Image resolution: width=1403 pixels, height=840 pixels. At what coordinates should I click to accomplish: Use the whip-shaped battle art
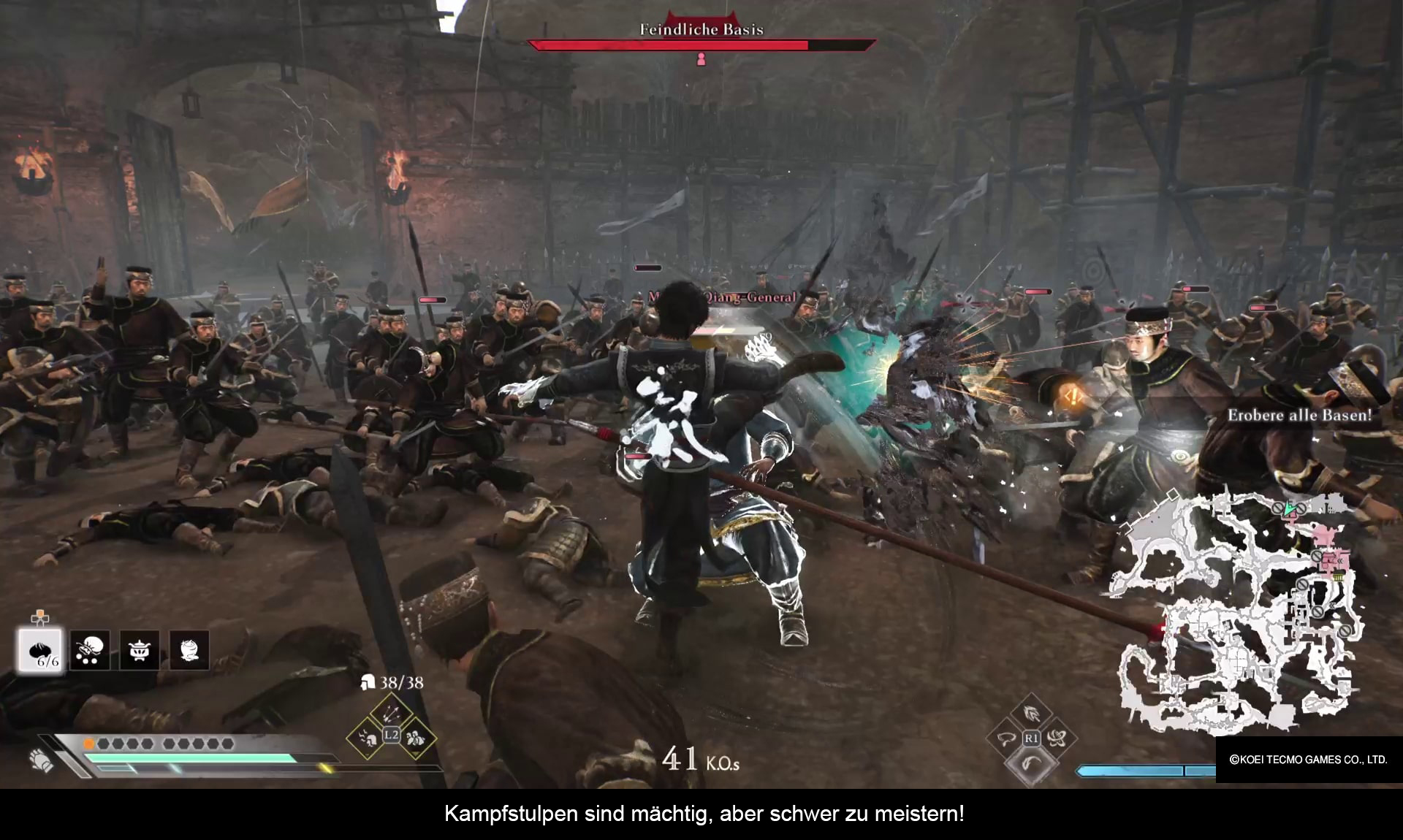[1006, 738]
